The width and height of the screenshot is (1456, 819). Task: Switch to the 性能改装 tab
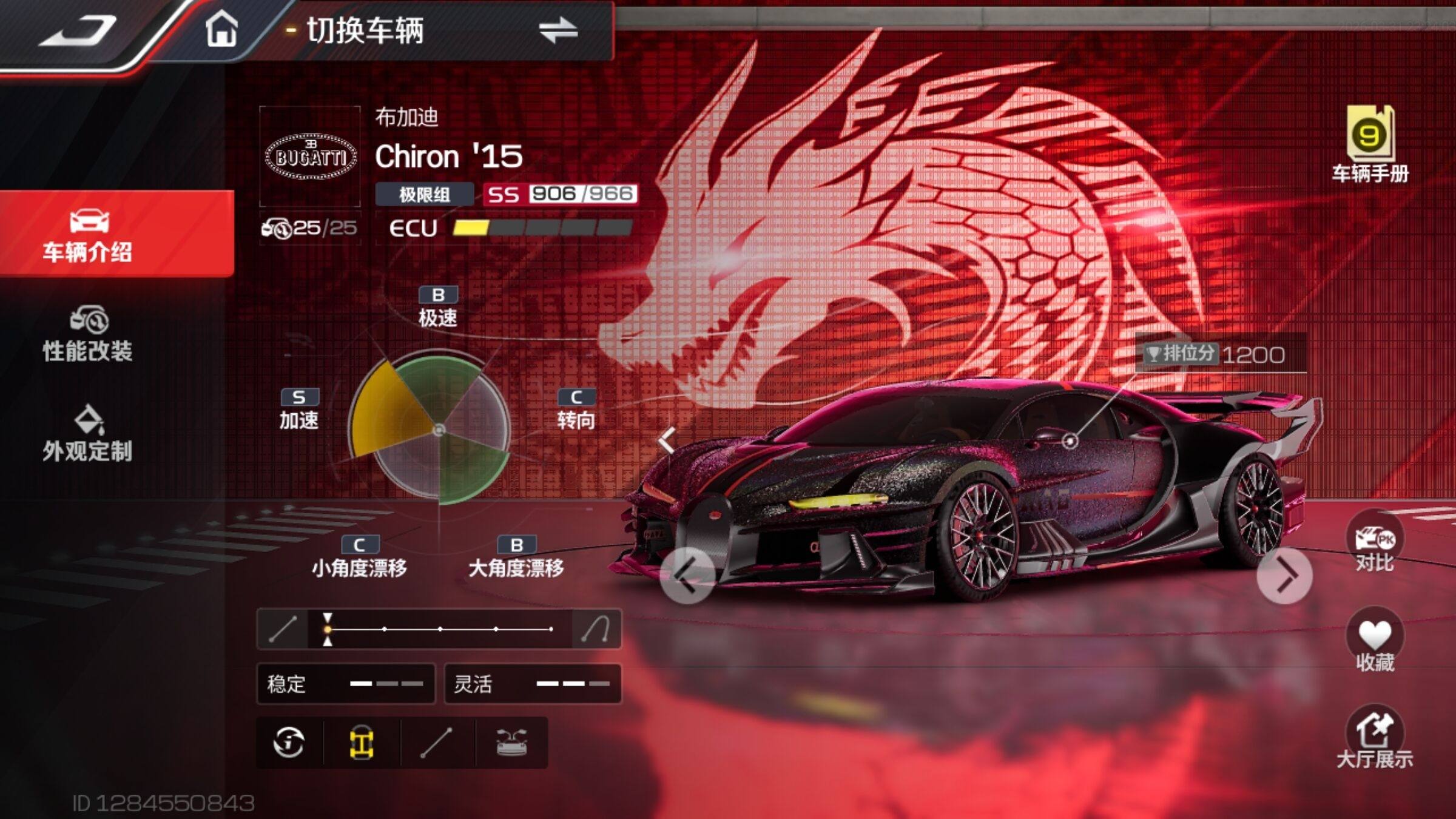click(x=88, y=335)
